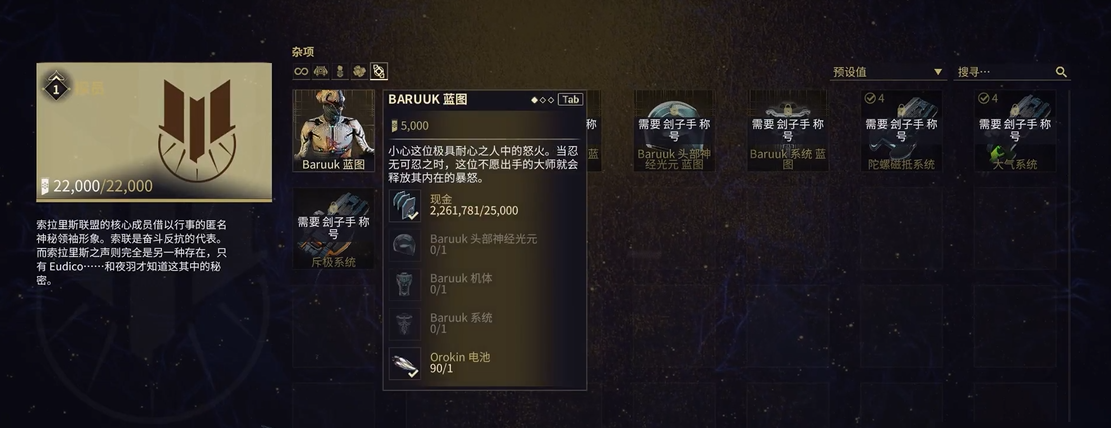Click the magnifying glass search icon
This screenshot has height=428, width=1111.
click(x=1061, y=72)
